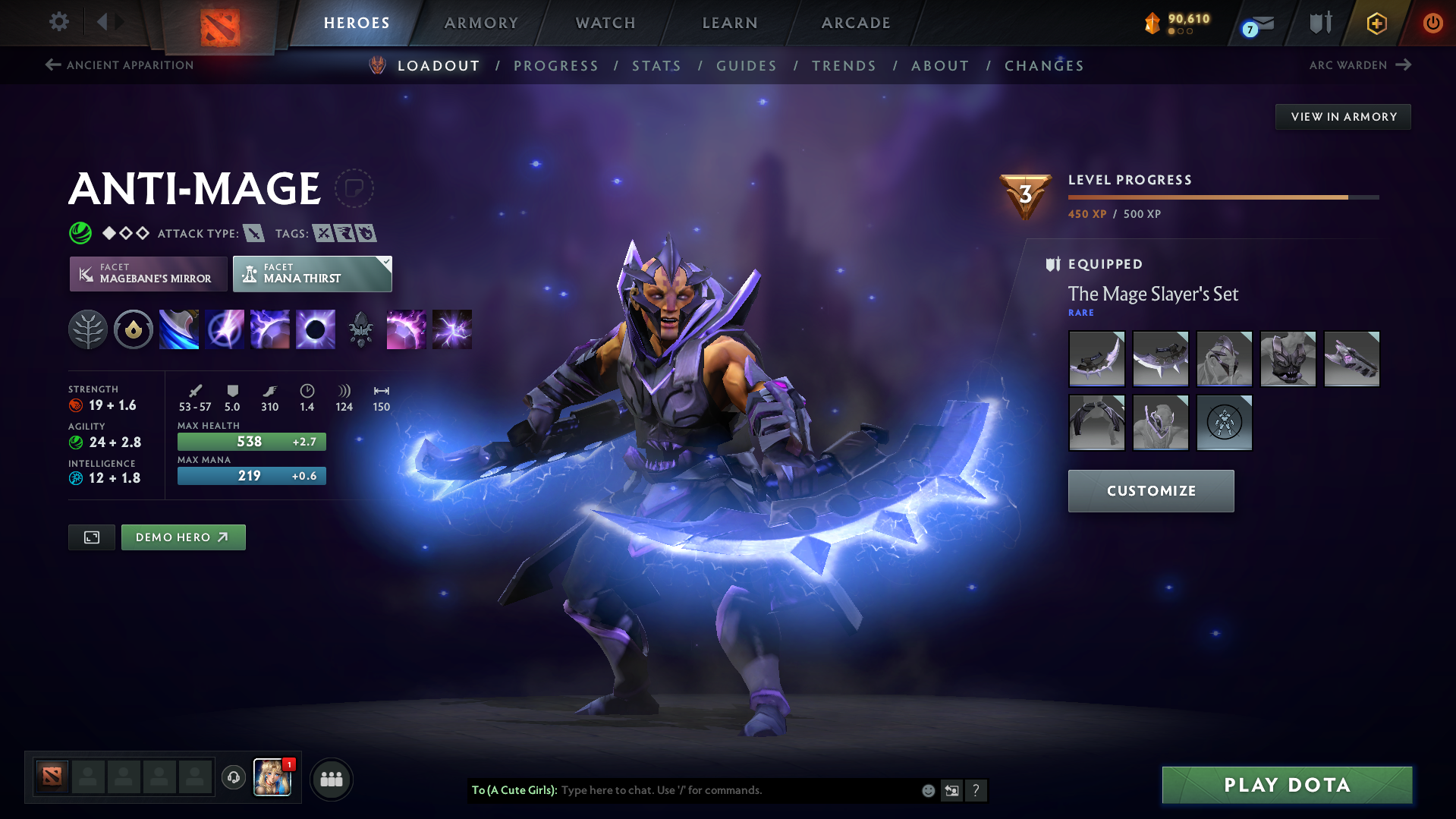Click the PLAY DOTA button
The height and width of the screenshot is (819, 1456).
click(1285, 785)
